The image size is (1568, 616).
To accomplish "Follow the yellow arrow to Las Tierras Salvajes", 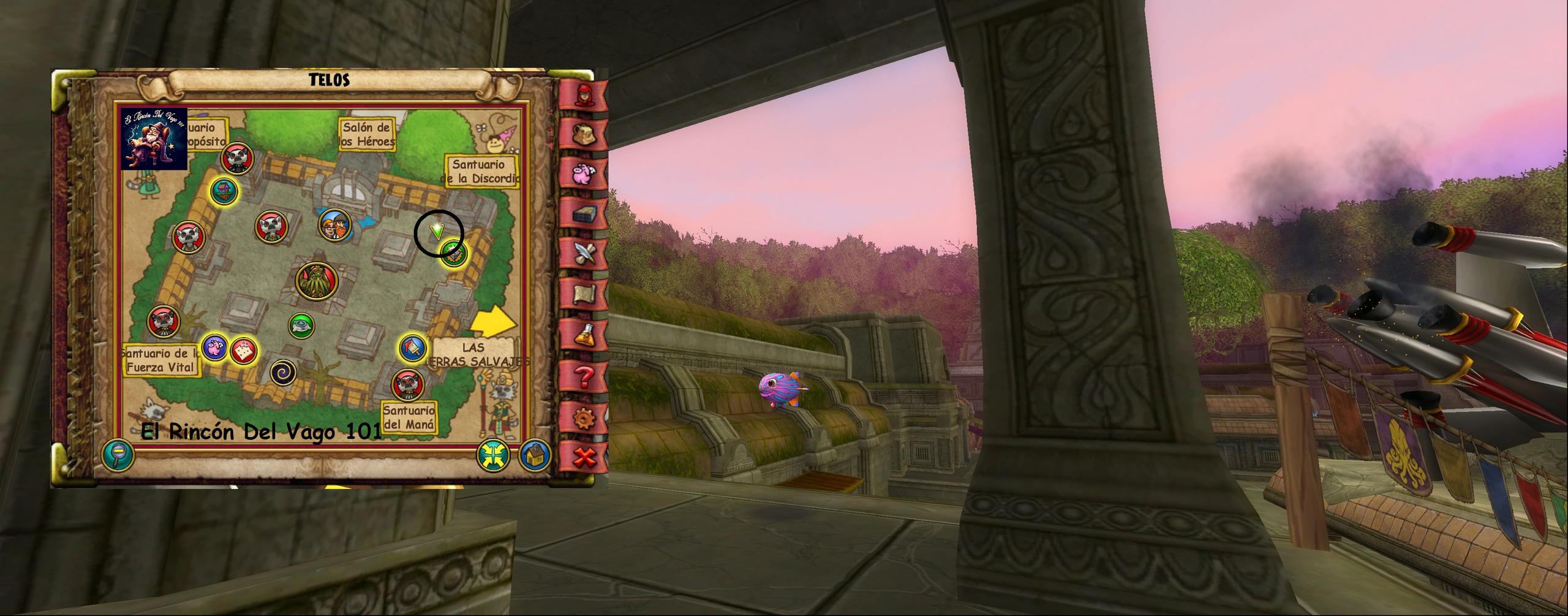I will pyautogui.click(x=494, y=319).
